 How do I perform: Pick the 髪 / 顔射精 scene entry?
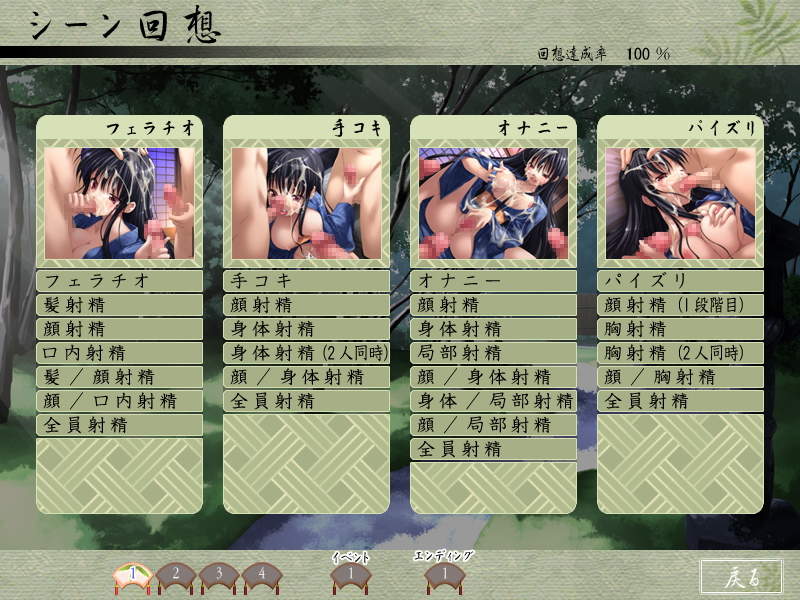click(x=119, y=377)
